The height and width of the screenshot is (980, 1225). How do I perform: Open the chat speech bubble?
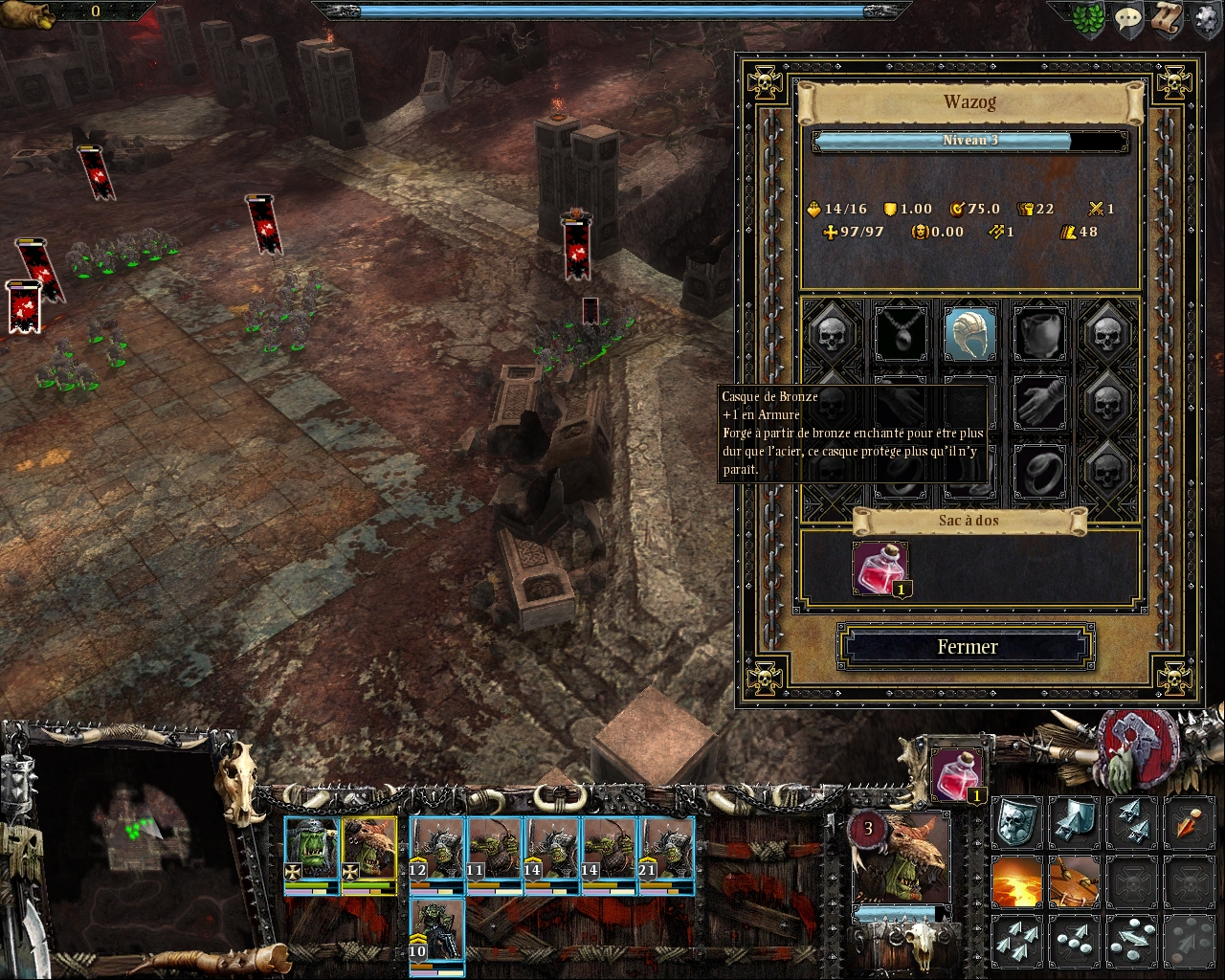point(1128,19)
